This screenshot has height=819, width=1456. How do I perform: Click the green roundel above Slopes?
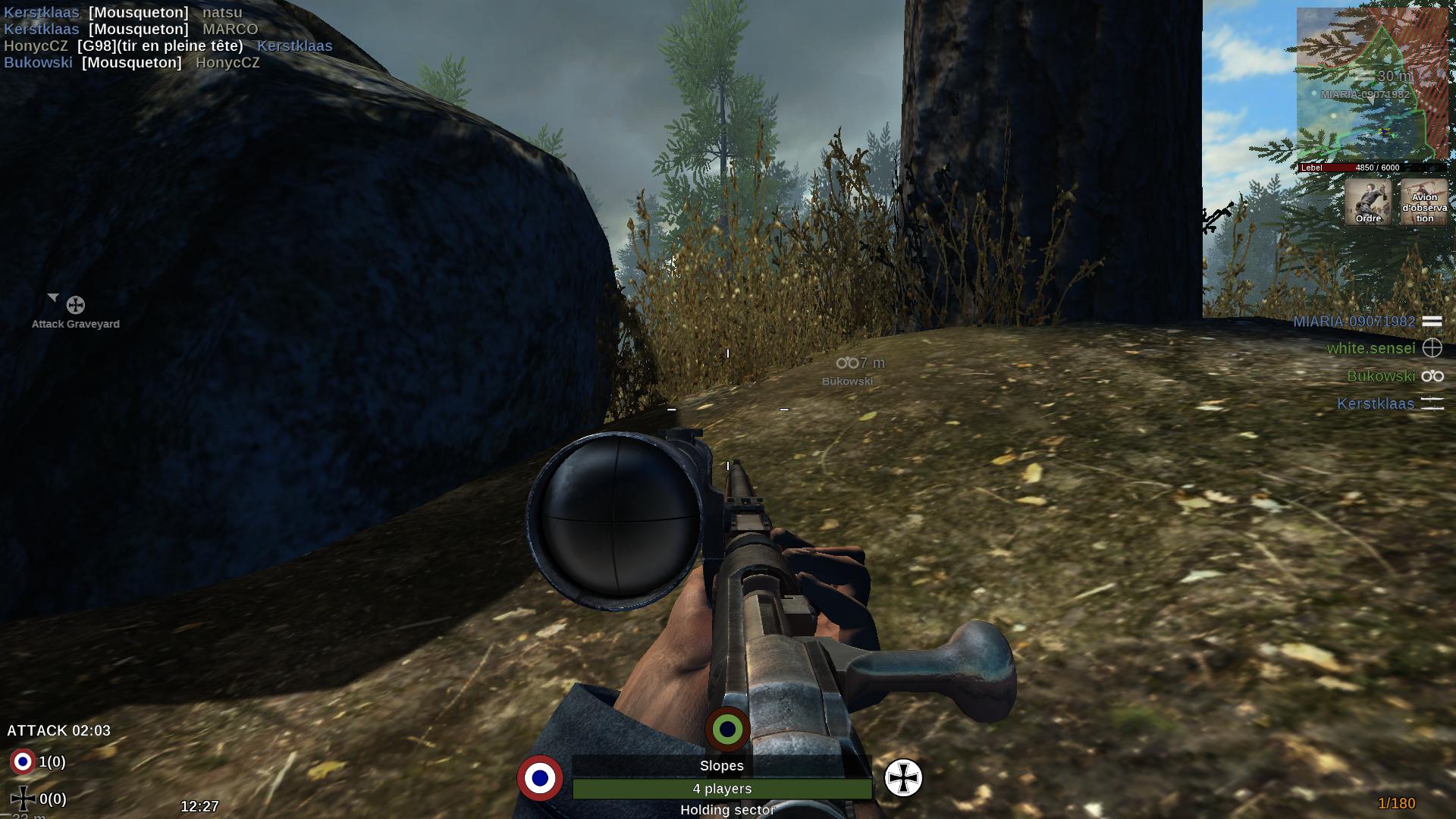[x=727, y=730]
